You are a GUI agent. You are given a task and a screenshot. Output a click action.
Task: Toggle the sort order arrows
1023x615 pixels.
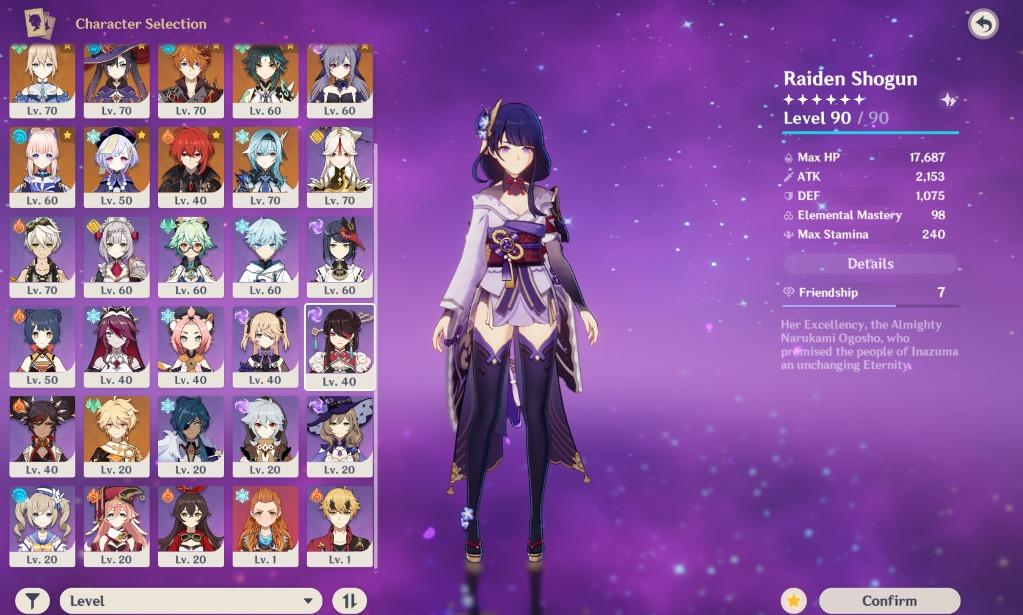pyautogui.click(x=349, y=600)
